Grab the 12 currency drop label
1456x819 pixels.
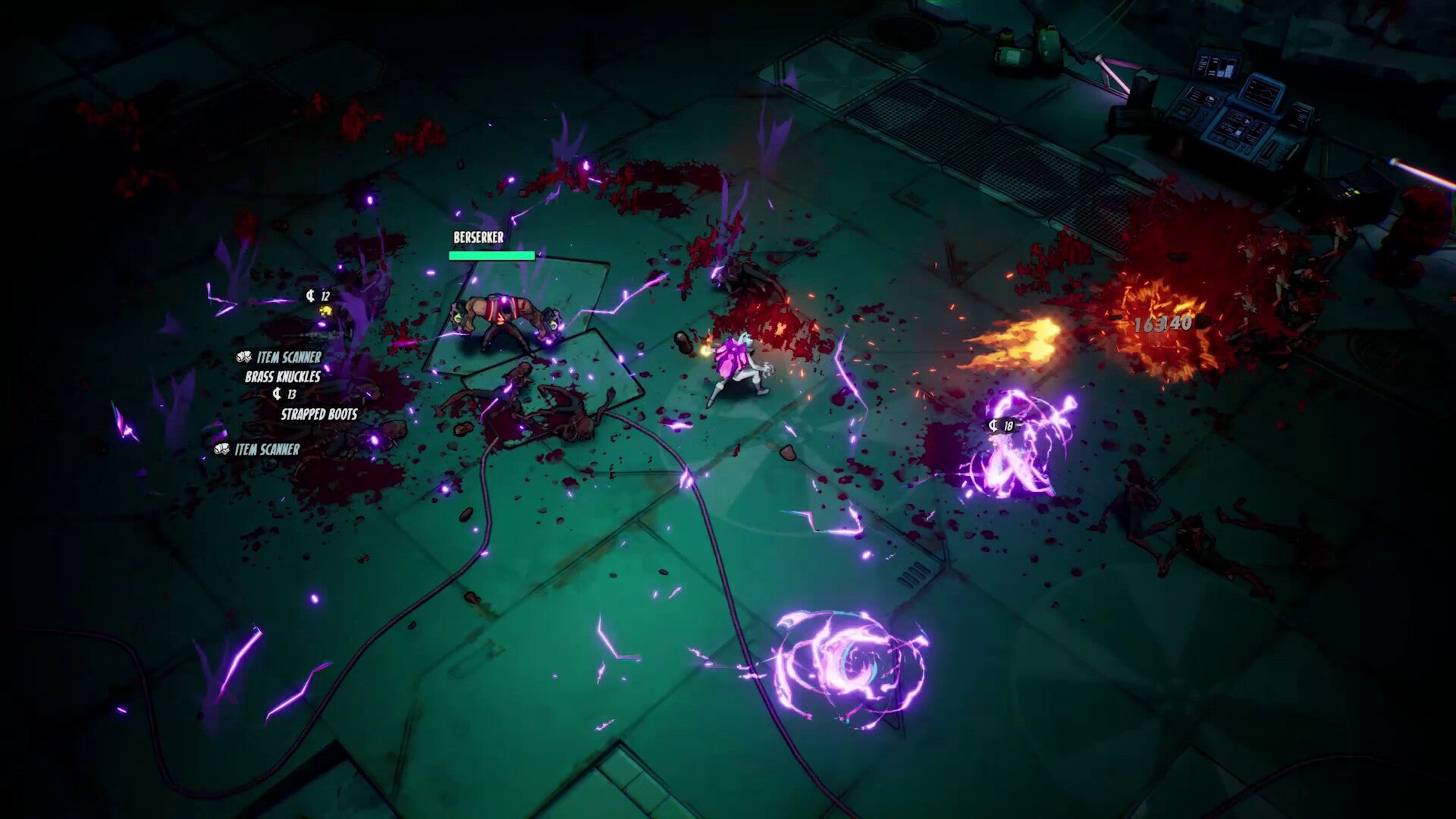tap(318, 296)
